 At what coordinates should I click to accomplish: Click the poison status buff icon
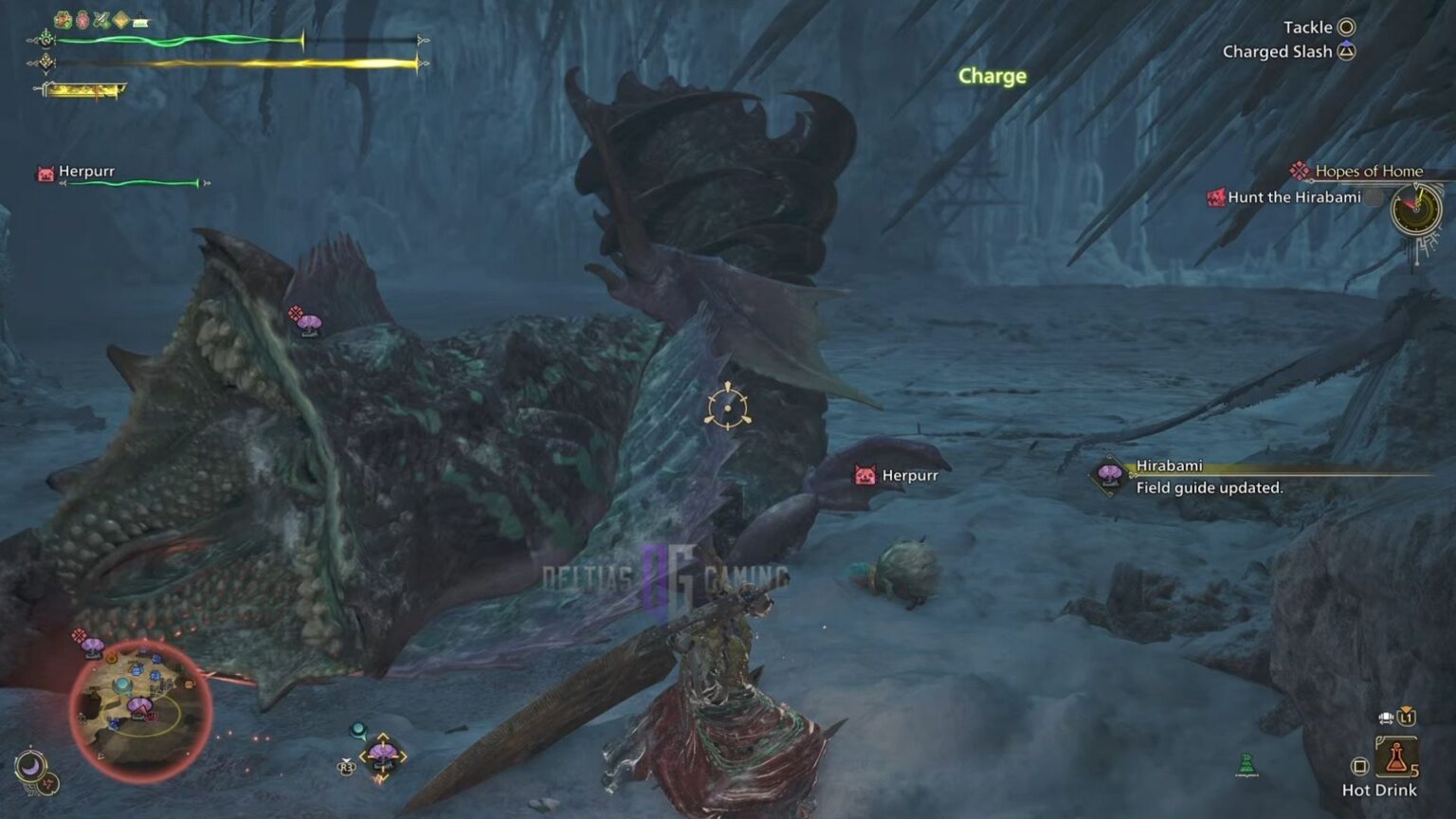[82, 17]
